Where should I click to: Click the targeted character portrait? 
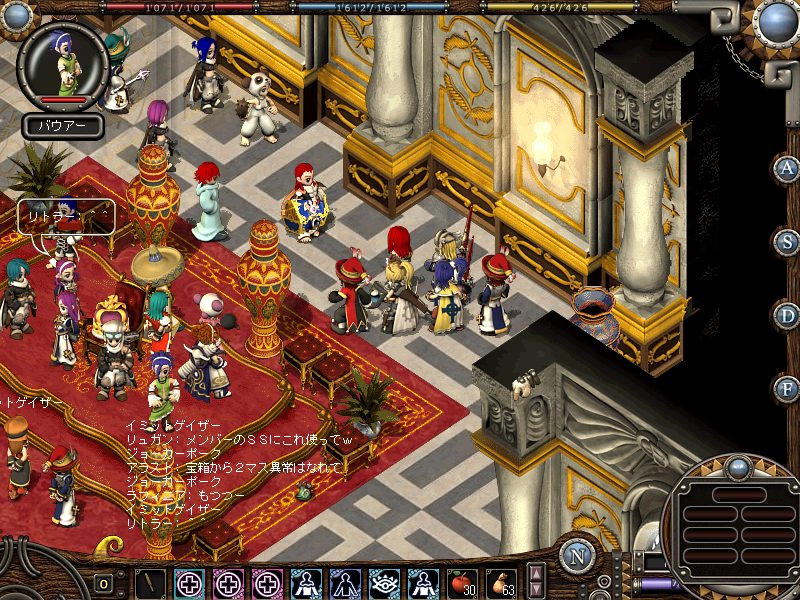[x=64, y=63]
